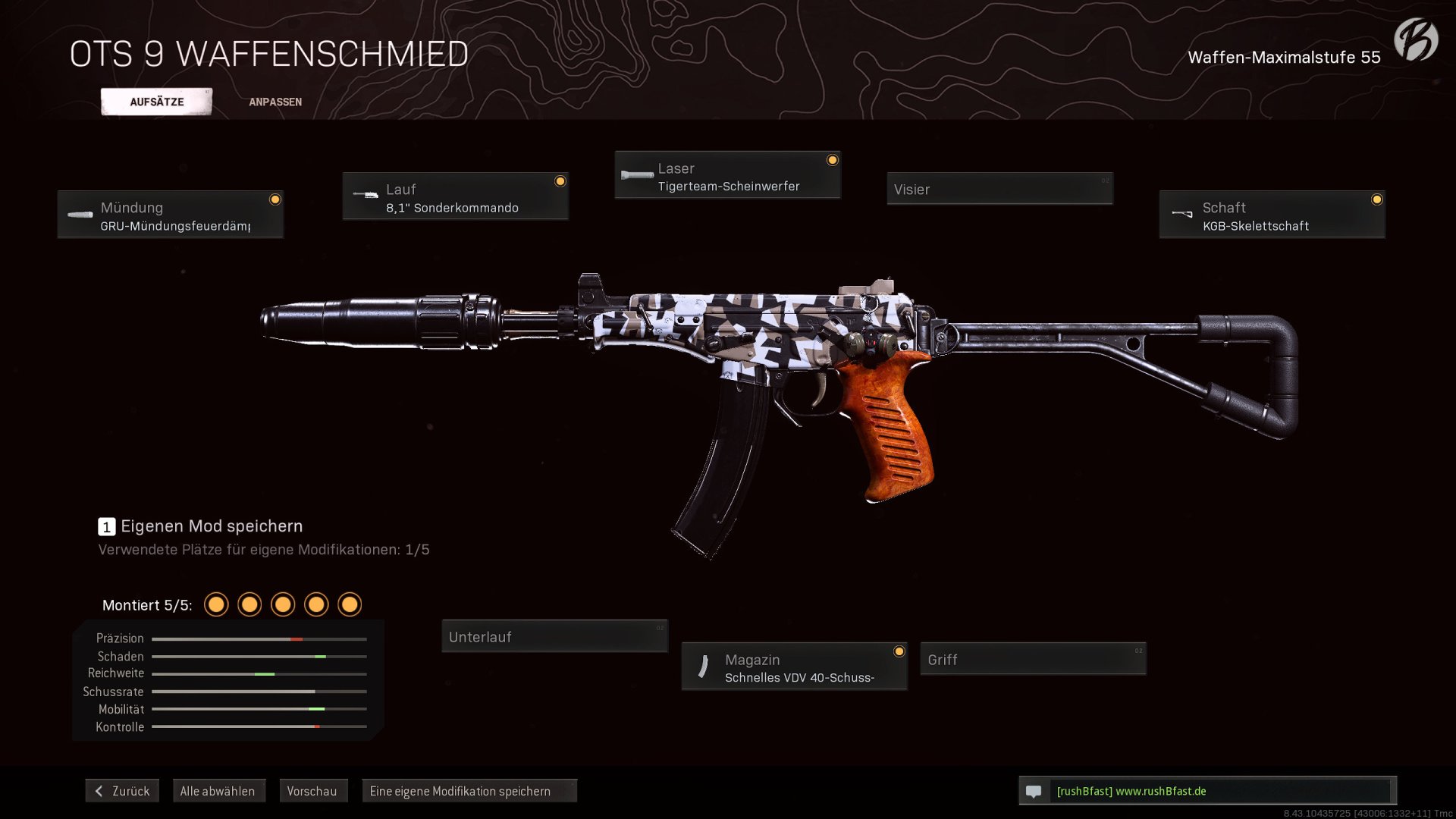Toggle the orange indicator on the Magazin slot
1456x819 pixels.
pyautogui.click(x=900, y=651)
